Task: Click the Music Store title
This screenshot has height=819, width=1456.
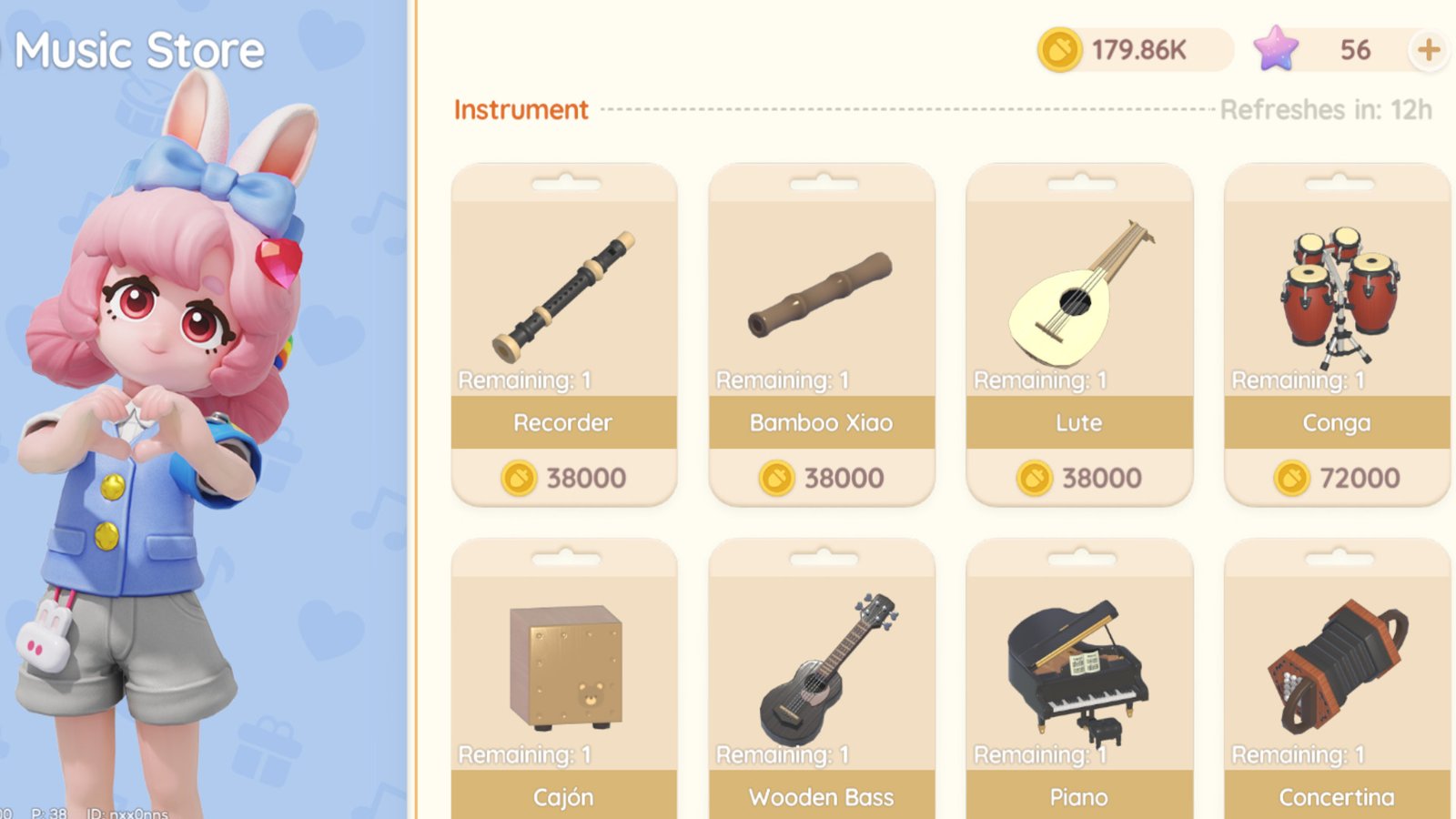Action: point(138,50)
